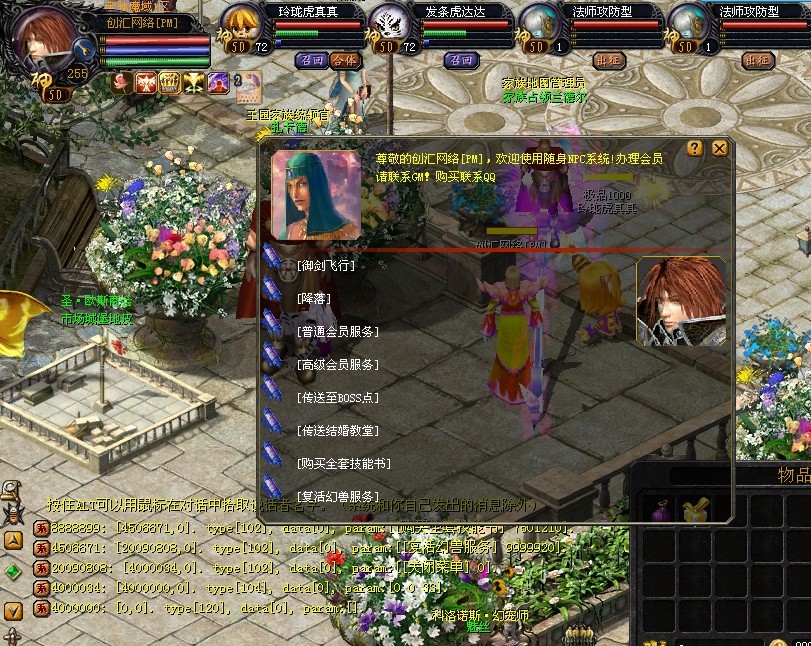
Task: Recall pet 玲珑虎真真 with 召回
Action: point(310,60)
